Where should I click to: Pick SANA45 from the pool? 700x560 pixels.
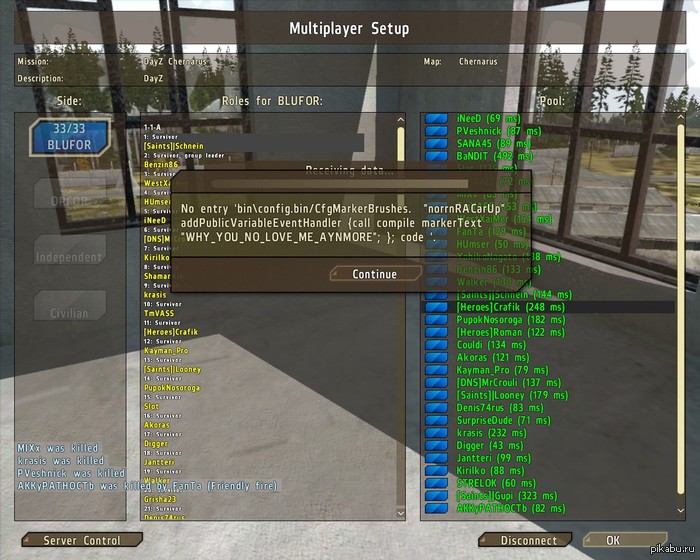click(483, 144)
